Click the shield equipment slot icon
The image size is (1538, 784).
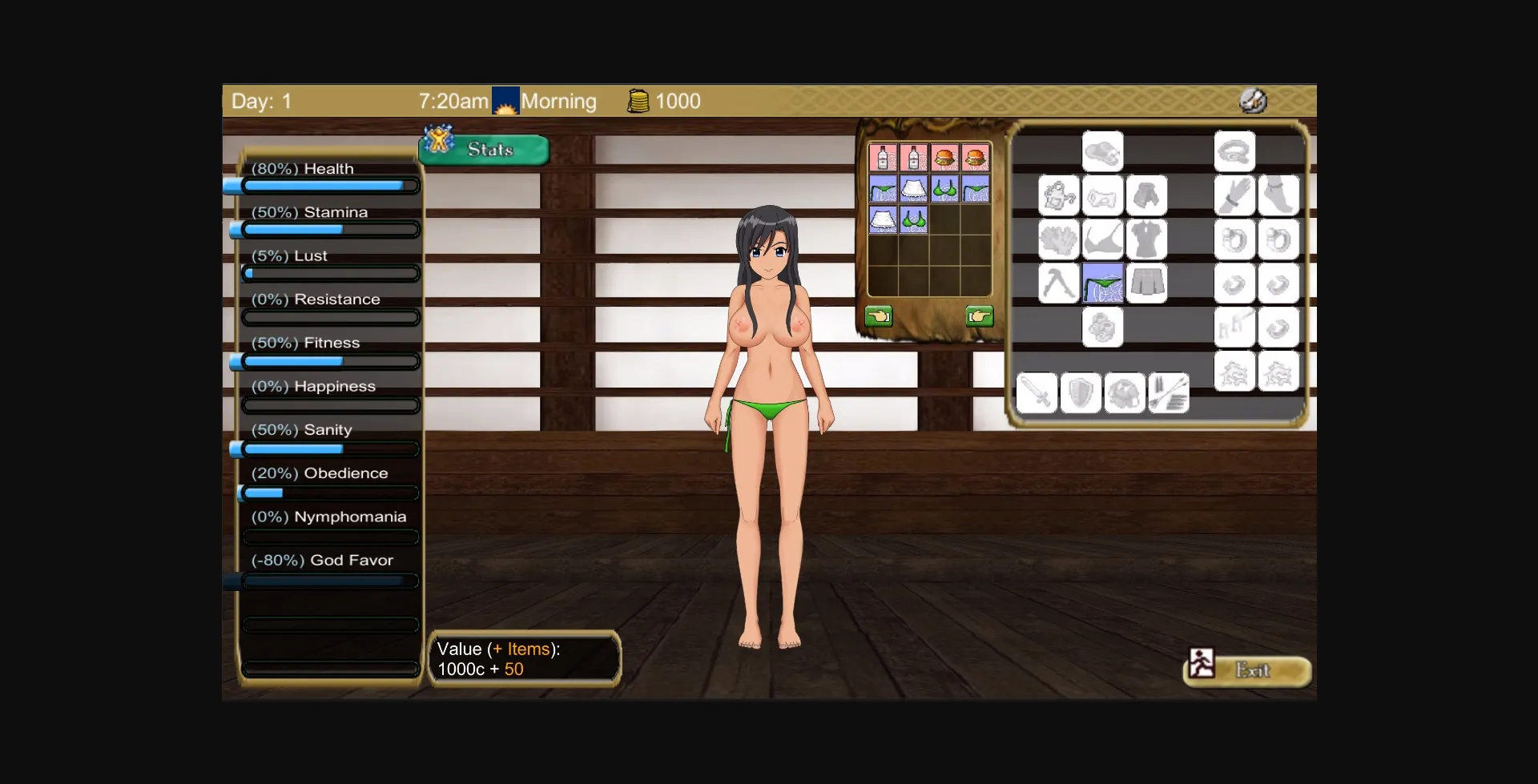pyautogui.click(x=1081, y=392)
